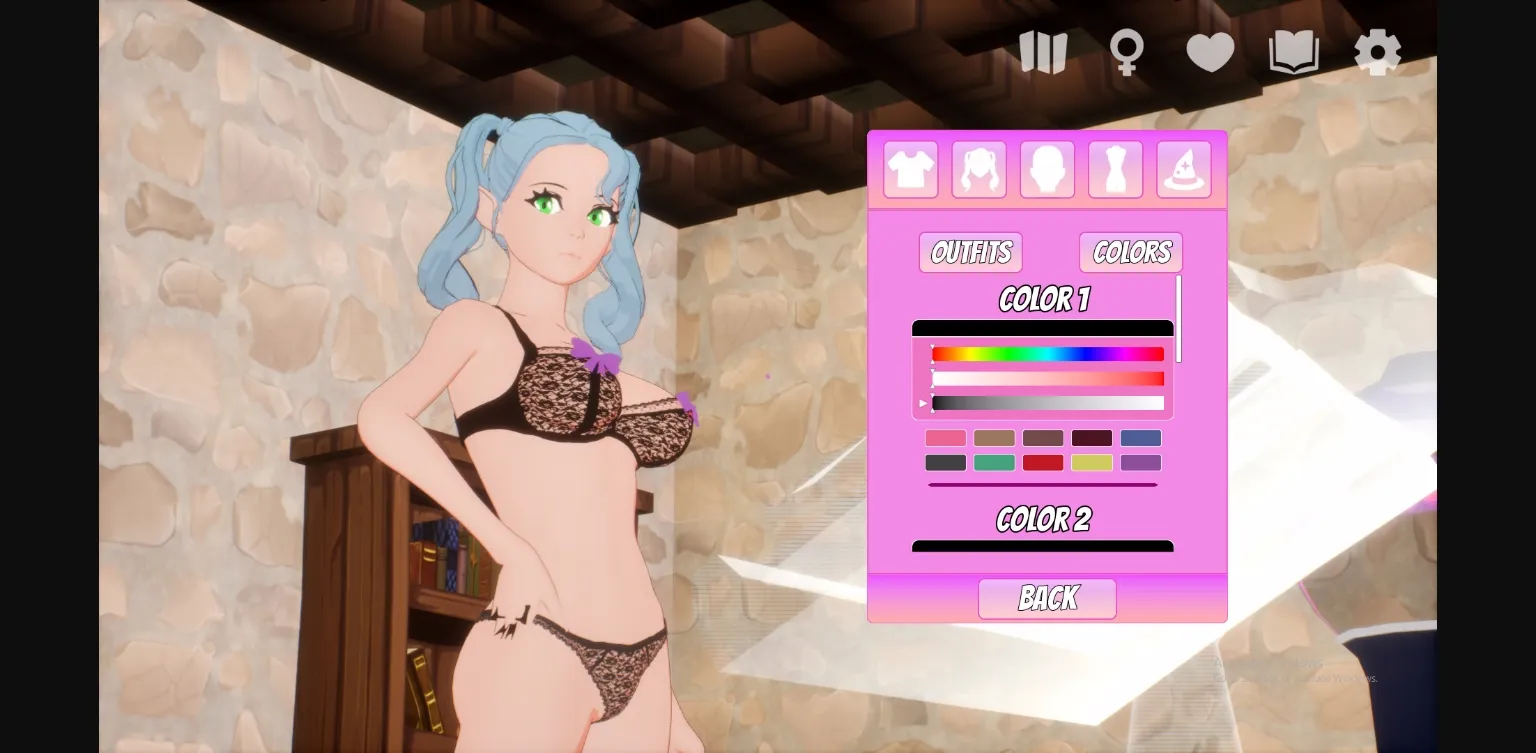
Task: Open the map icon at the top
Action: pos(1044,52)
